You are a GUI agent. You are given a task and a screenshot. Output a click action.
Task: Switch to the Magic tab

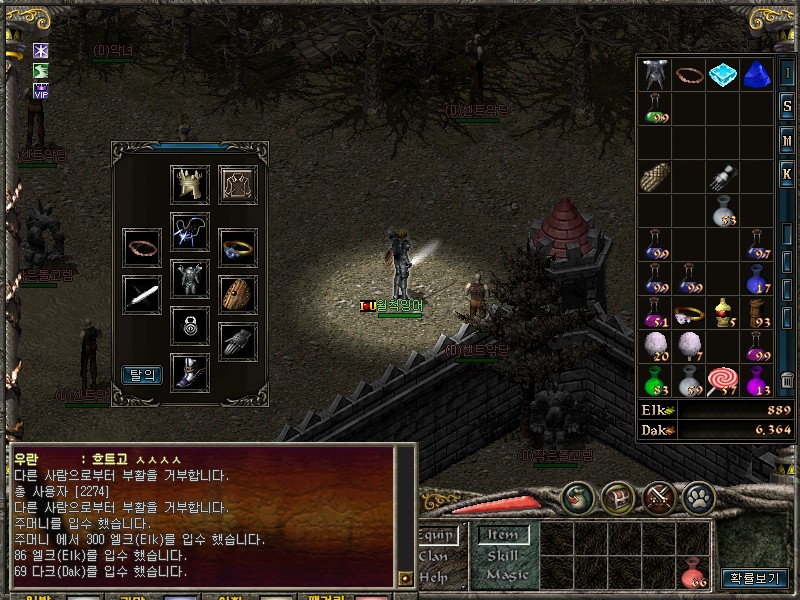click(506, 575)
